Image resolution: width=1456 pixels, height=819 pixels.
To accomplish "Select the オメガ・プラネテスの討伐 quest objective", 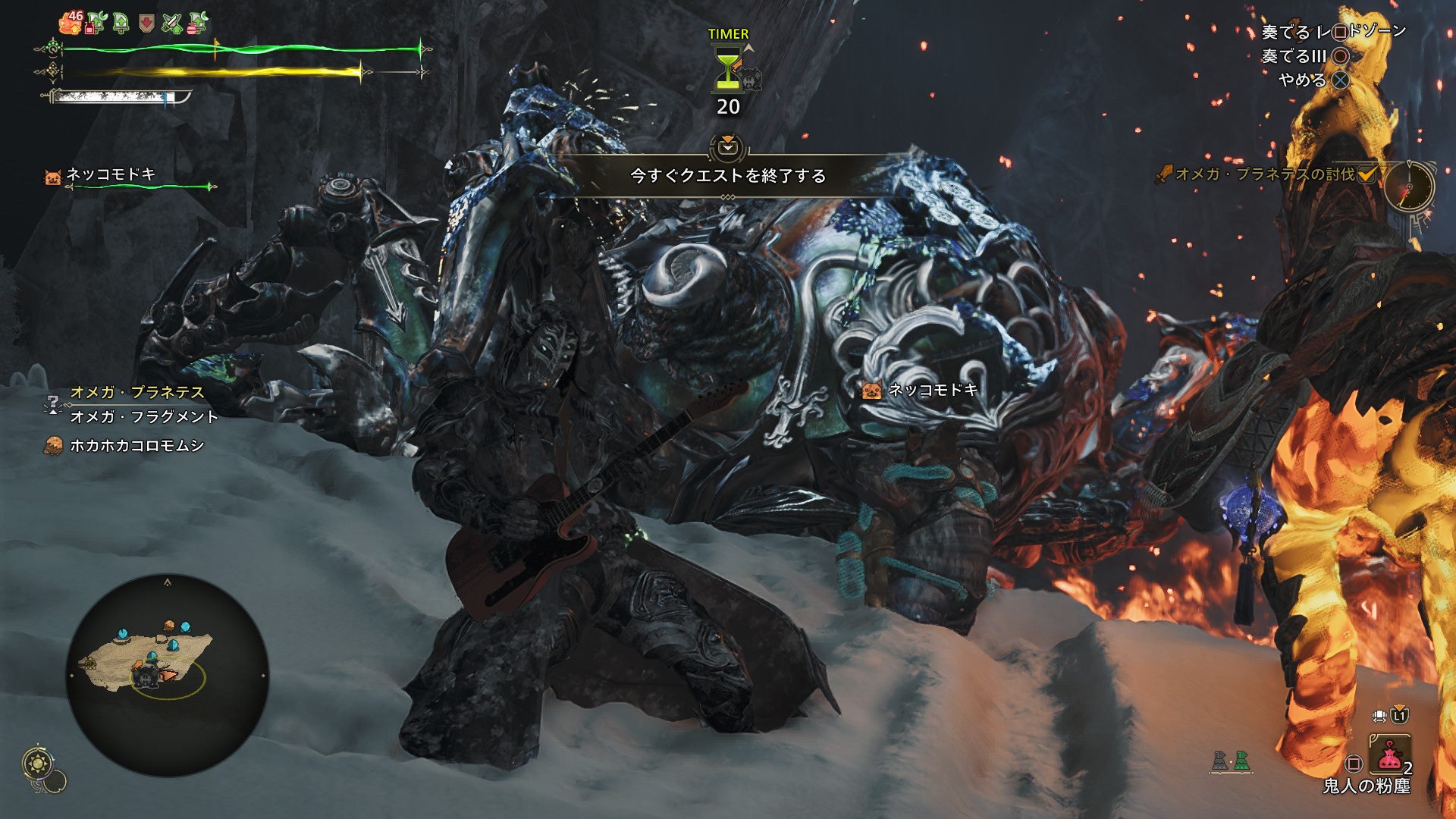I will tap(1264, 174).
